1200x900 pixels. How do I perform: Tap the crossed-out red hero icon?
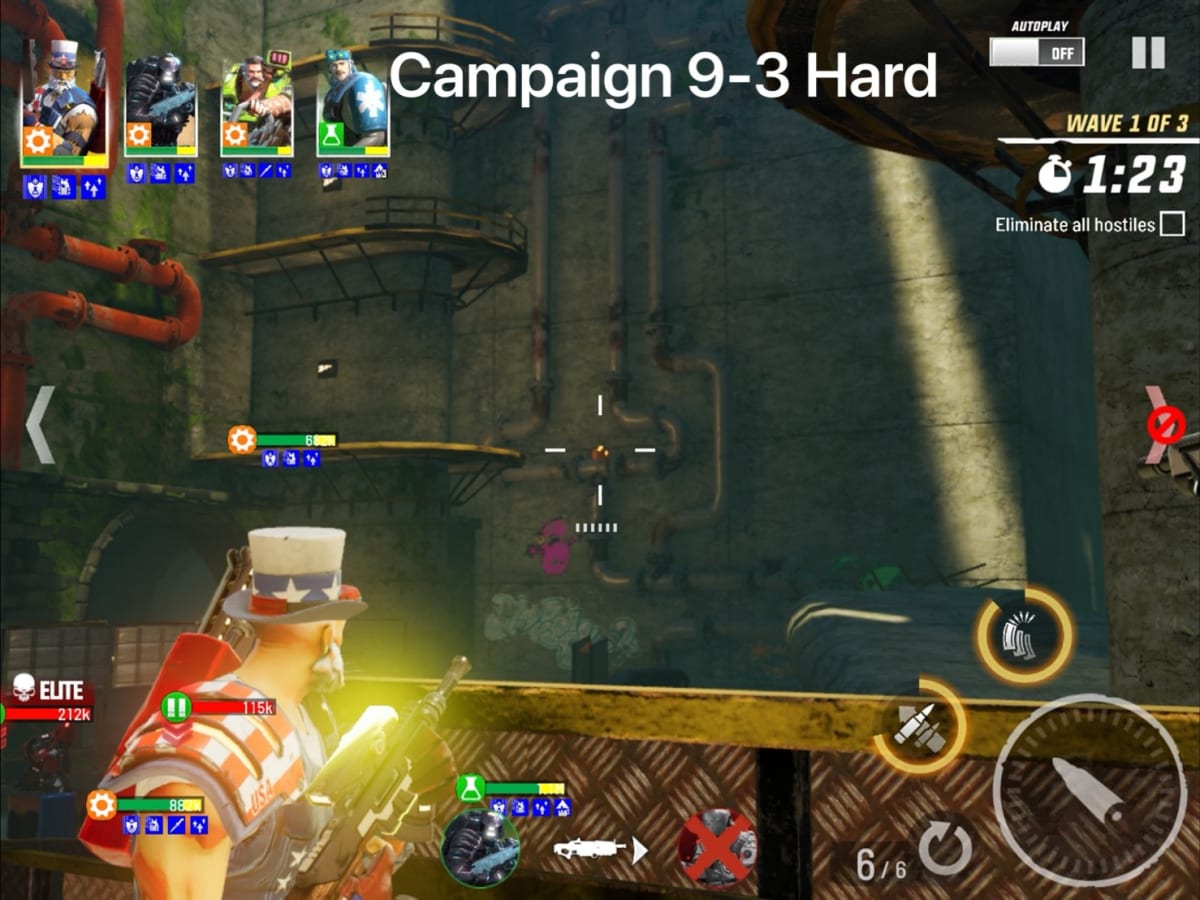[716, 848]
